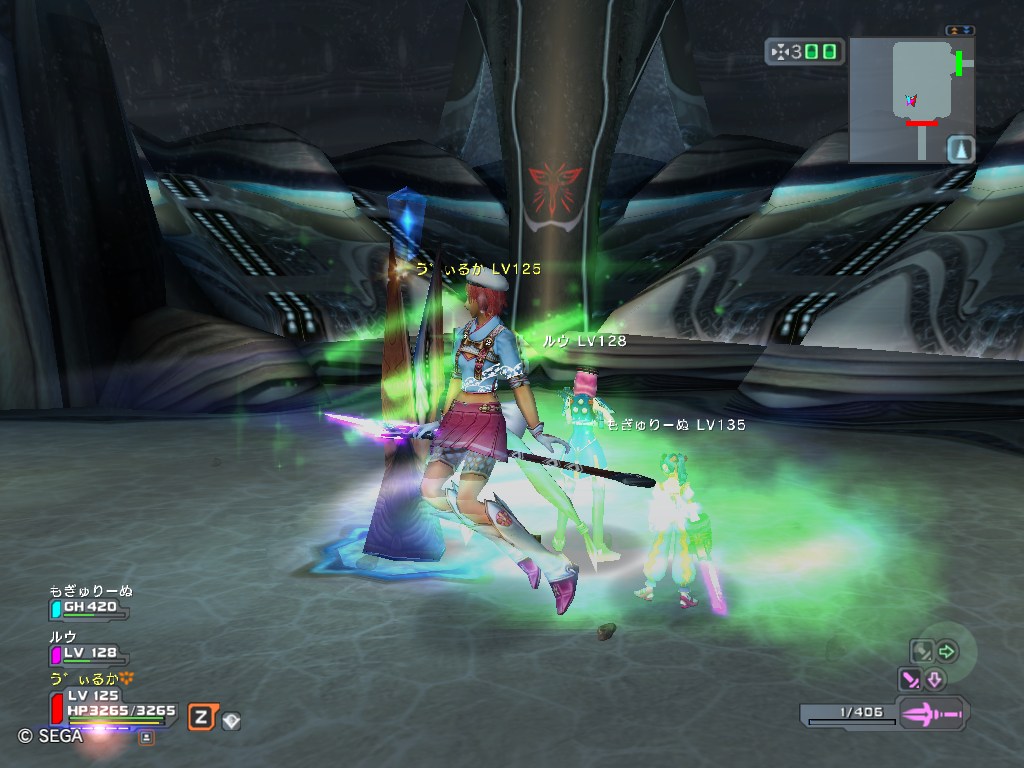
Task: Select the pink spear weapon icon
Action: click(x=932, y=714)
